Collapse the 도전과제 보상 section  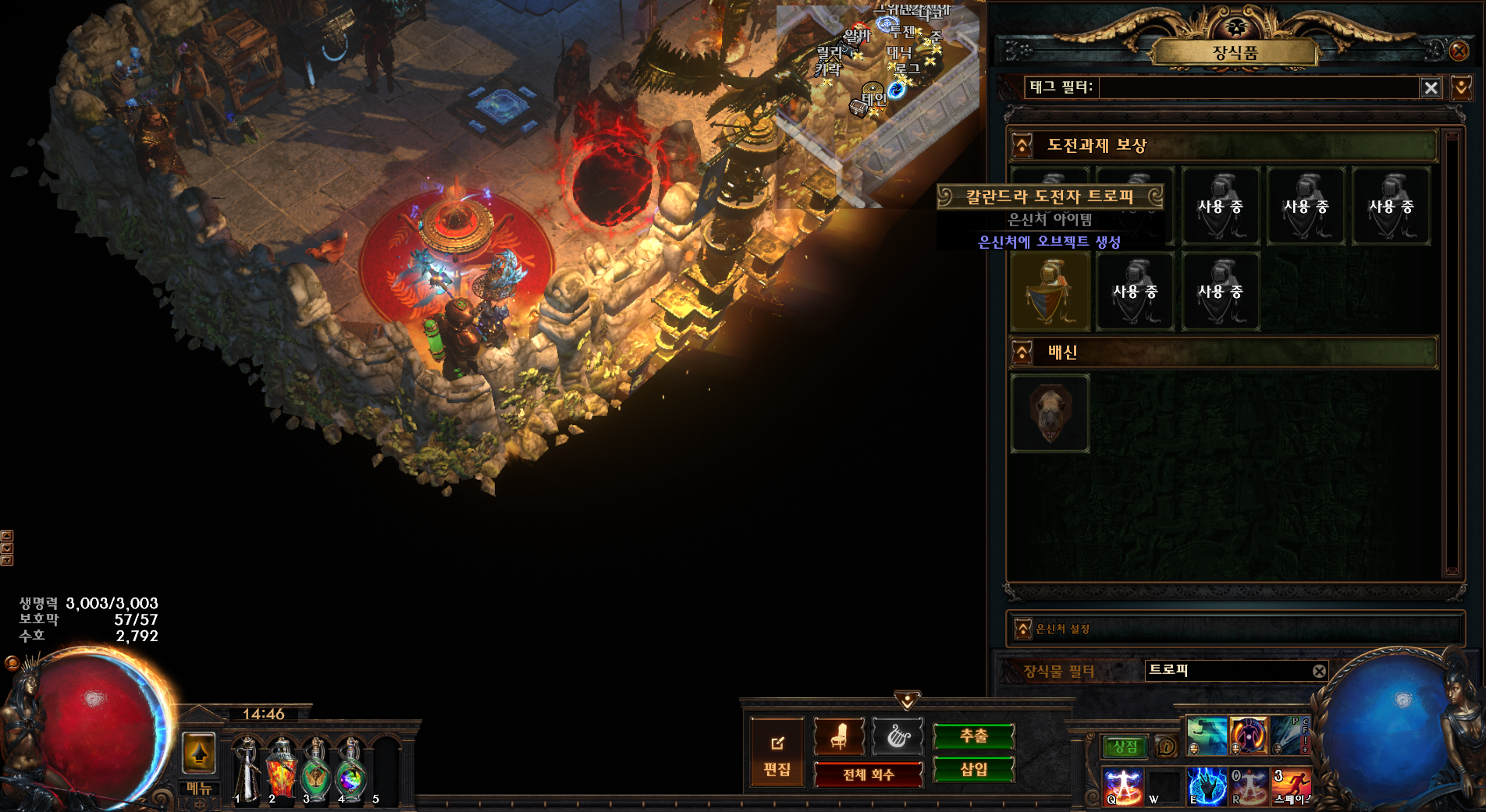point(1022,146)
